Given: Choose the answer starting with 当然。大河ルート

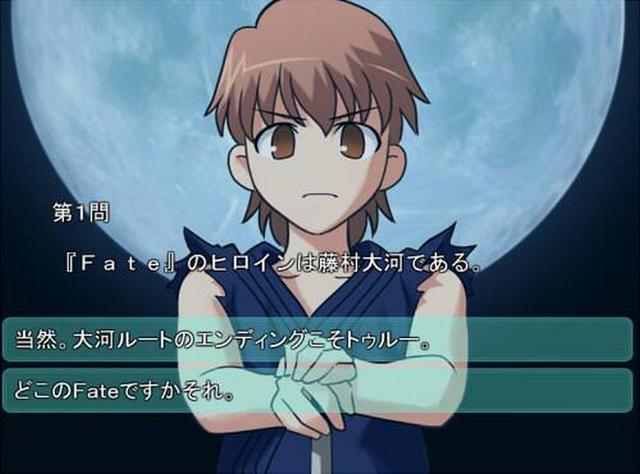Looking at the screenshot, I should (318, 339).
